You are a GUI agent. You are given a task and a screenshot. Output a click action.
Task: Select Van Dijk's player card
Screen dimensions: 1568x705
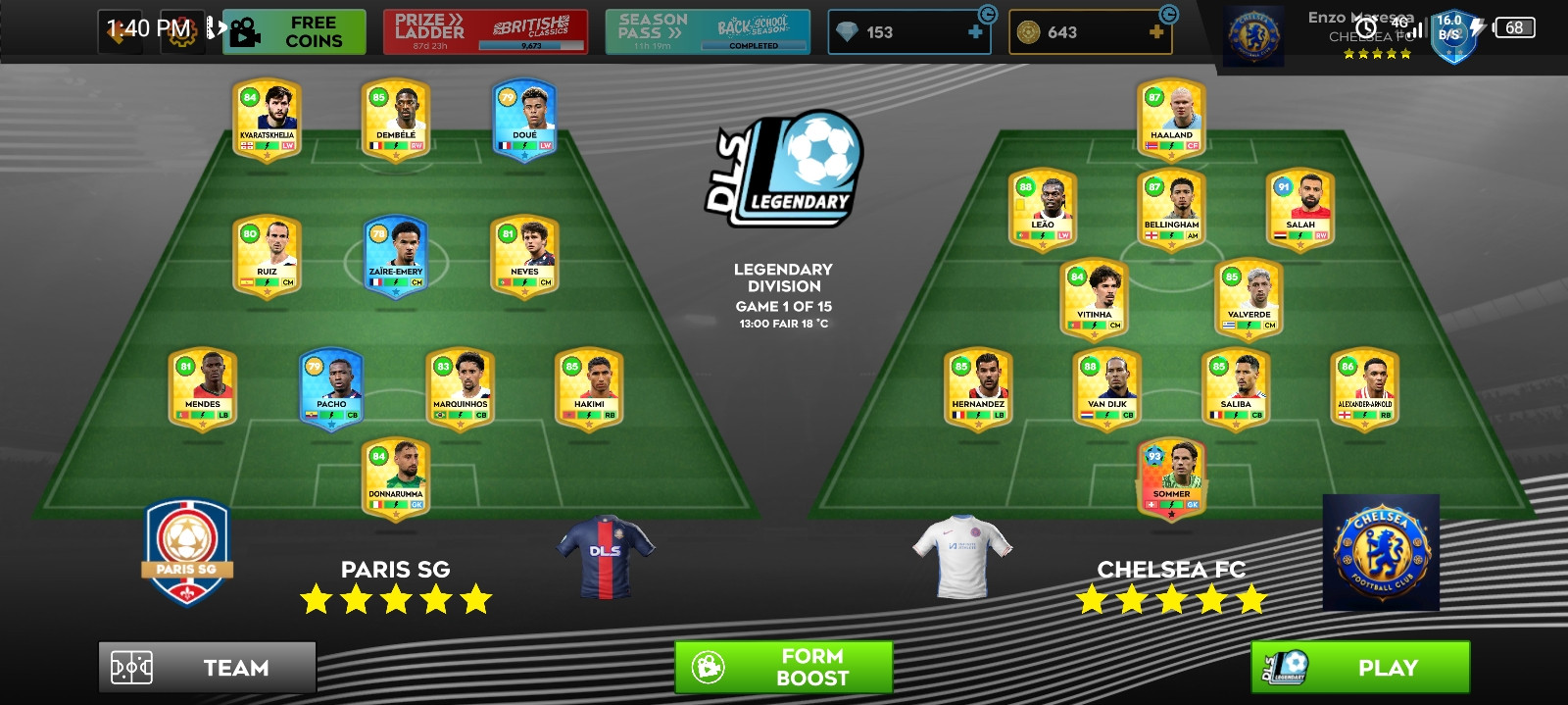[1106, 389]
